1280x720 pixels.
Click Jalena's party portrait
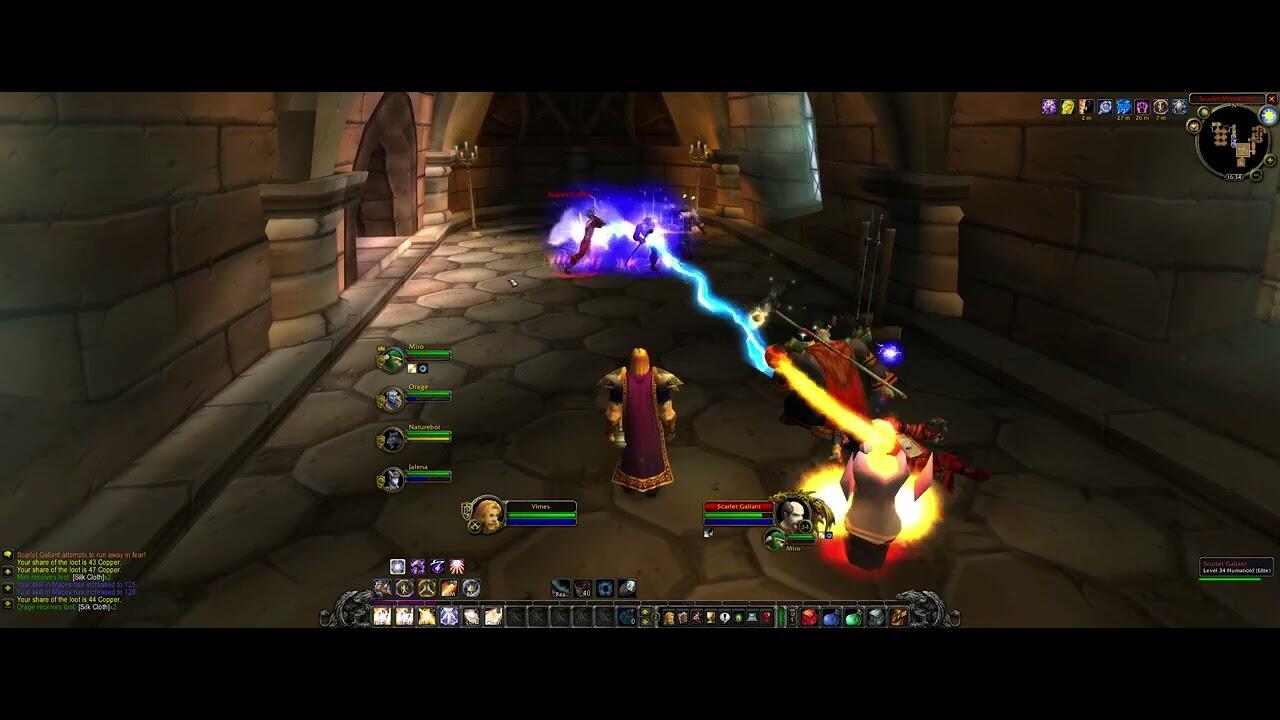pyautogui.click(x=390, y=480)
